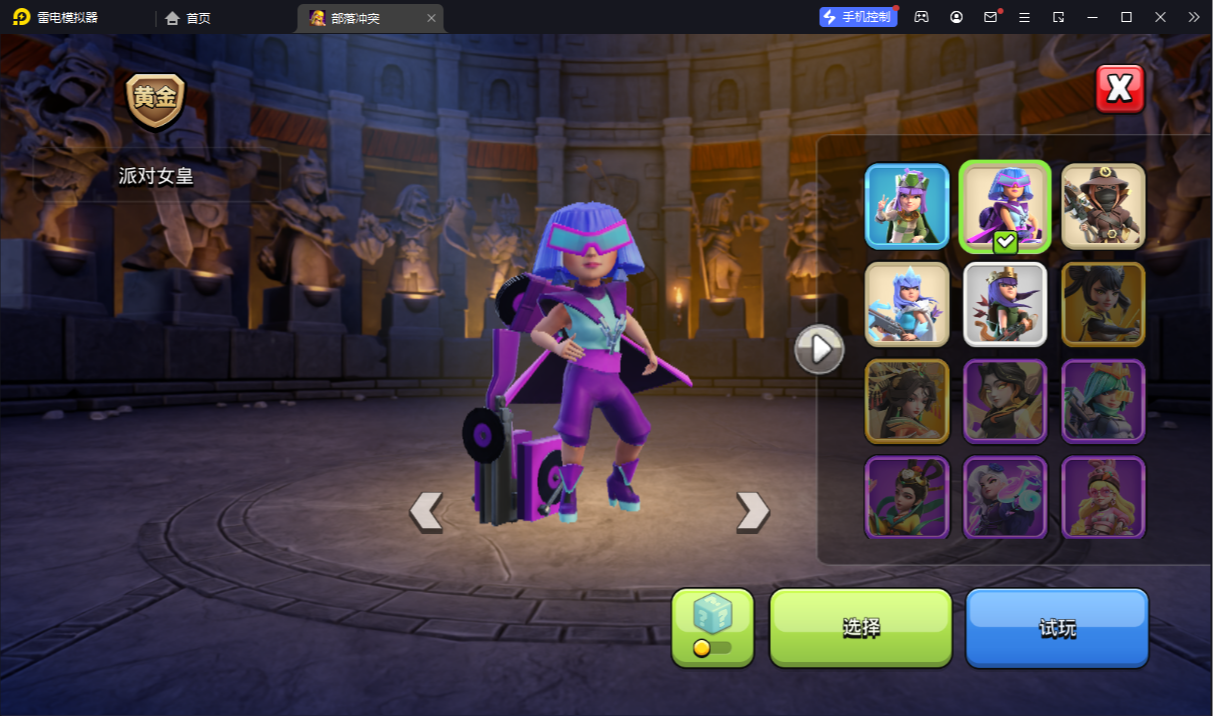1213x716 pixels.
Task: Pick the masked gunslinger skin with brown hat
Action: click(x=1103, y=206)
